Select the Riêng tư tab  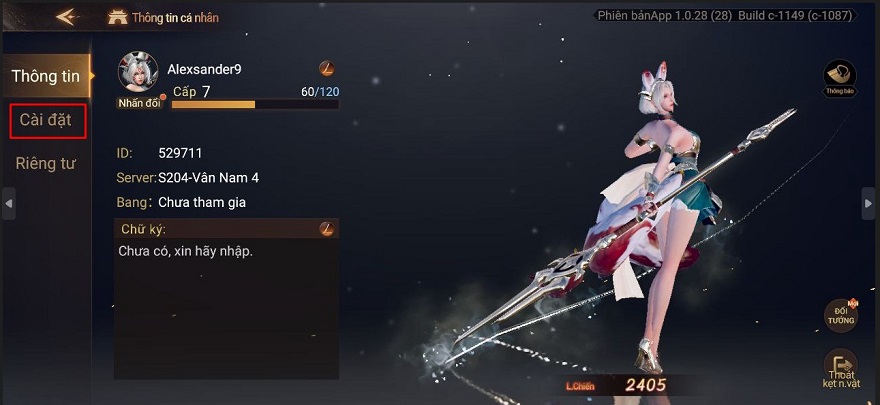(46, 163)
